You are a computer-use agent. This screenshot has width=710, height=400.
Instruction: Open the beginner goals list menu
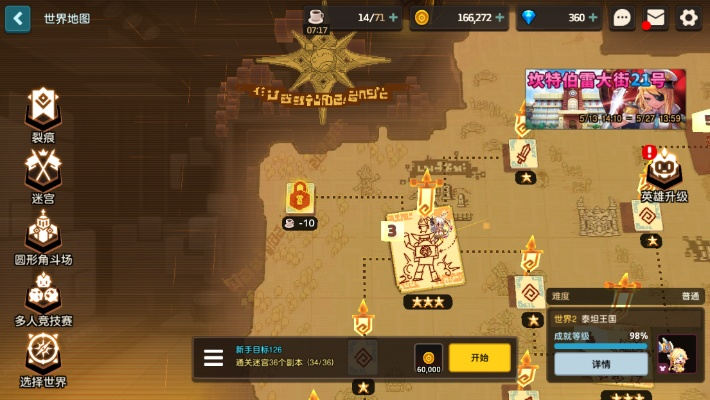[x=214, y=358]
